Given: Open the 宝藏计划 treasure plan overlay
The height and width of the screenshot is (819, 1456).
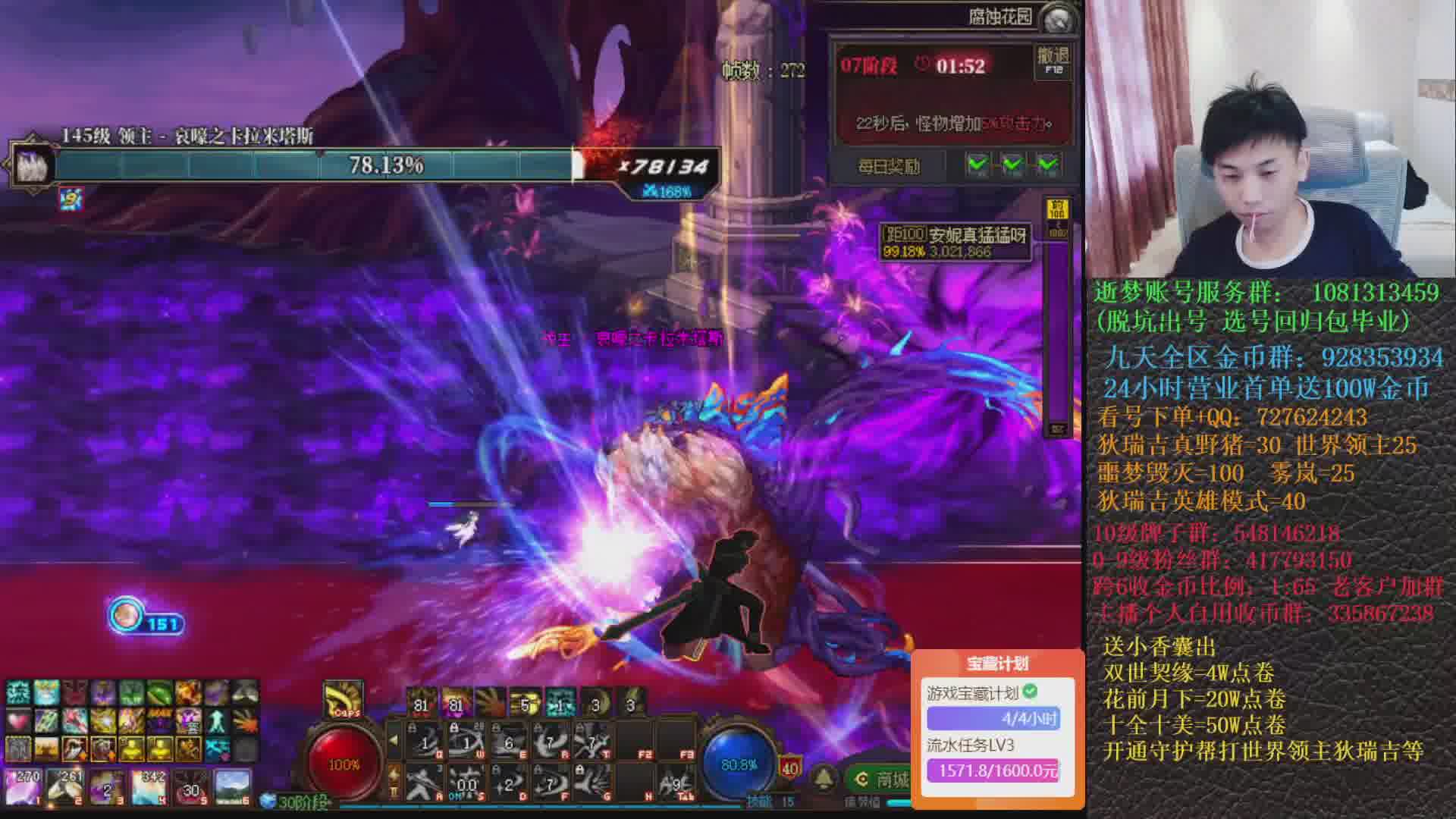Looking at the screenshot, I should pyautogui.click(x=997, y=664).
